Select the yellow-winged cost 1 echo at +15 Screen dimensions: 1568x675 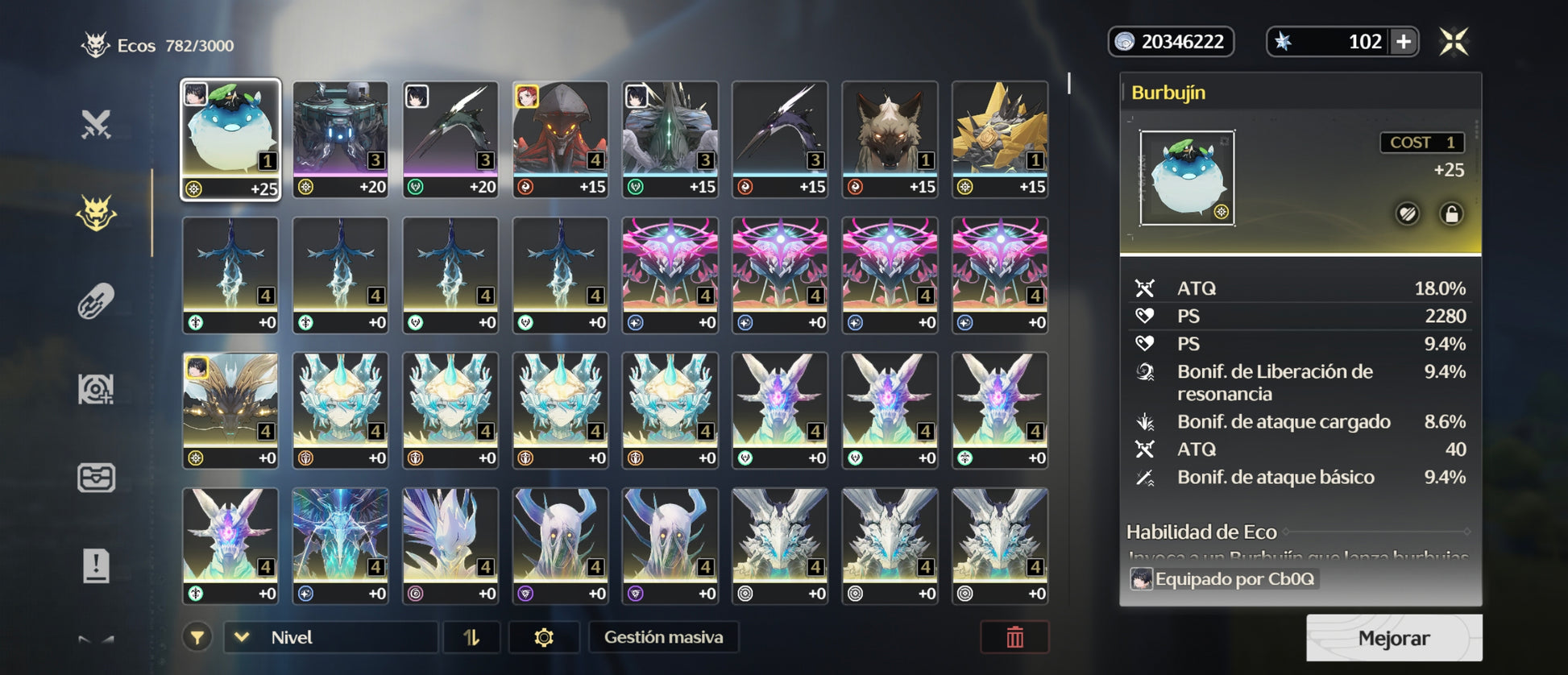(1000, 139)
